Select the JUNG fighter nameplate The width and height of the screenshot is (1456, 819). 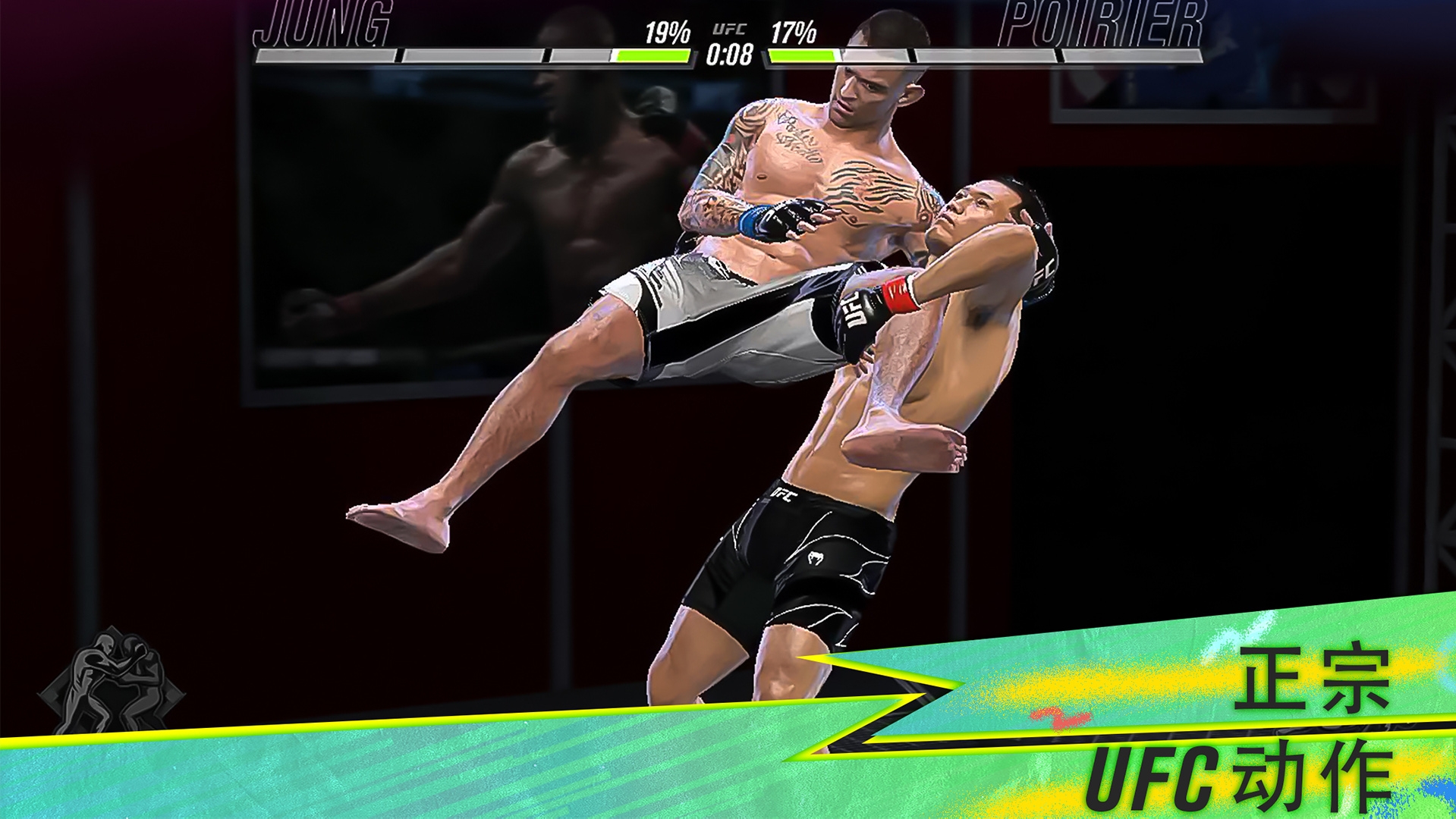(x=322, y=23)
